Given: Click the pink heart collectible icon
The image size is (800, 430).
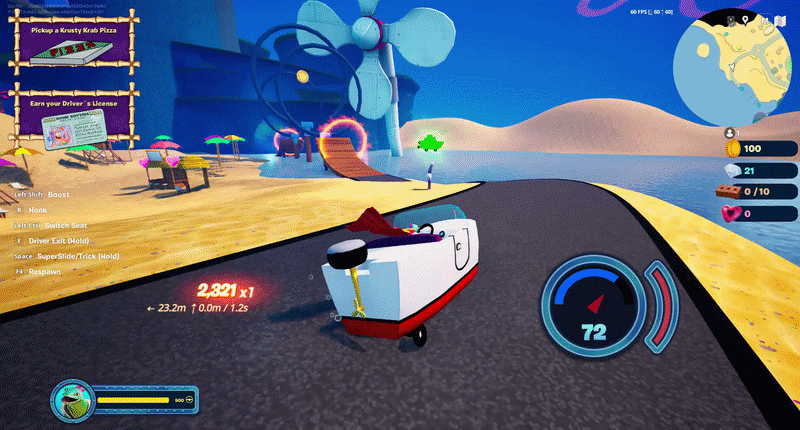Looking at the screenshot, I should tap(731, 213).
